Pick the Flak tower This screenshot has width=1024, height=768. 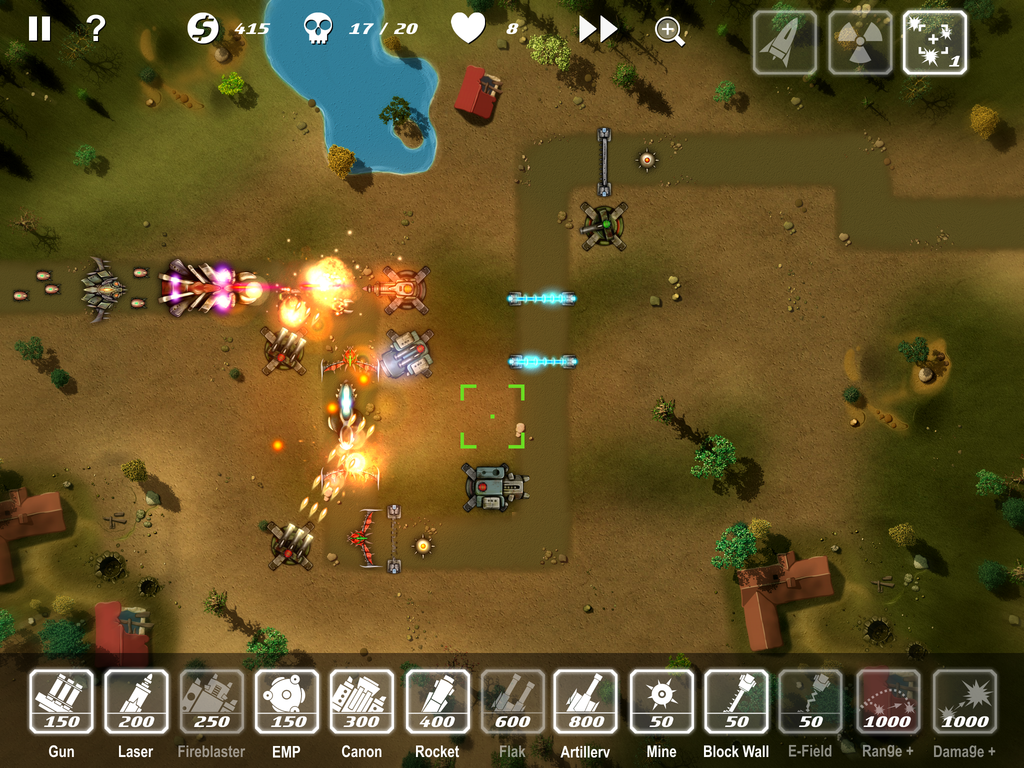512,702
